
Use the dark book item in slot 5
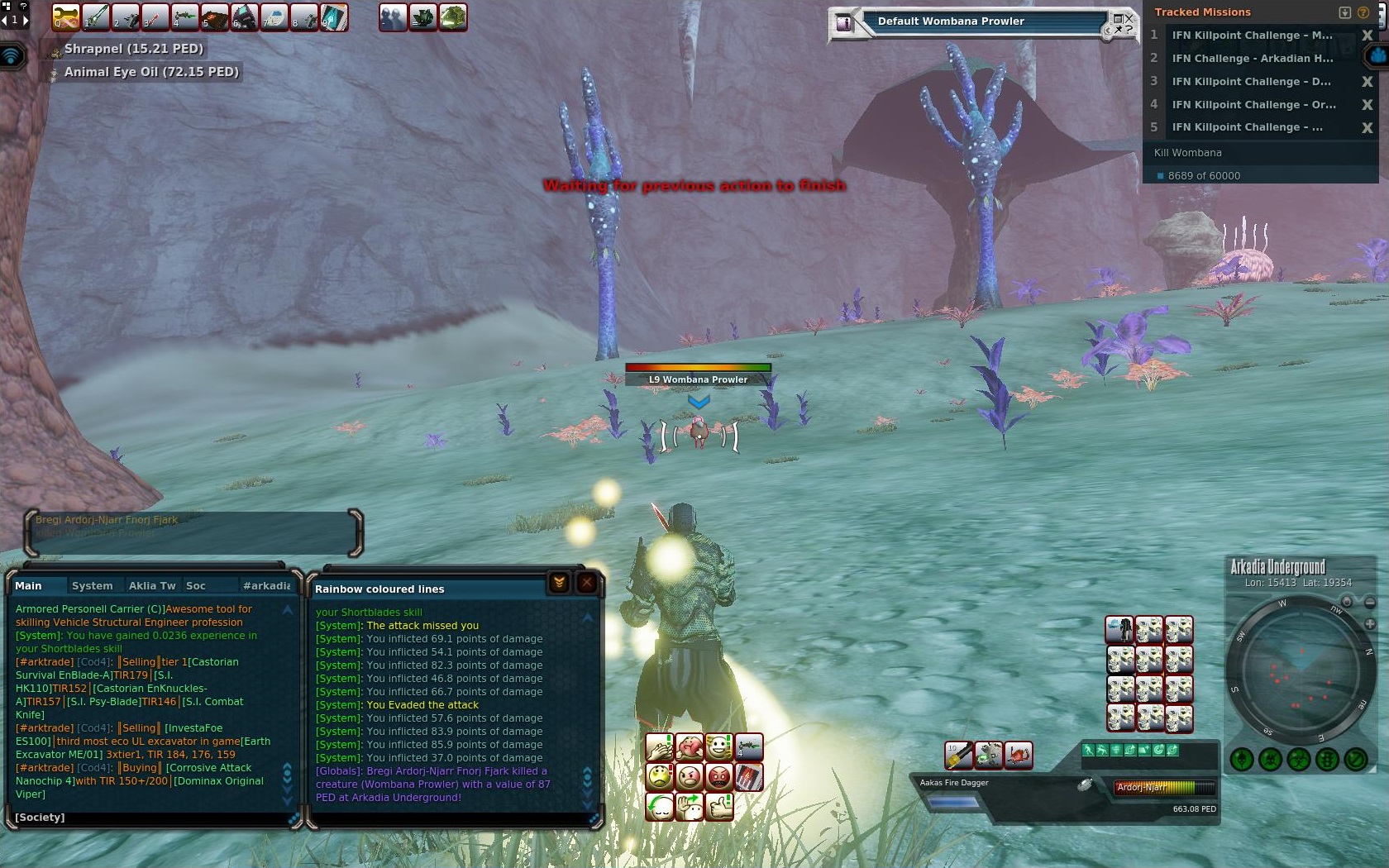pos(214,17)
